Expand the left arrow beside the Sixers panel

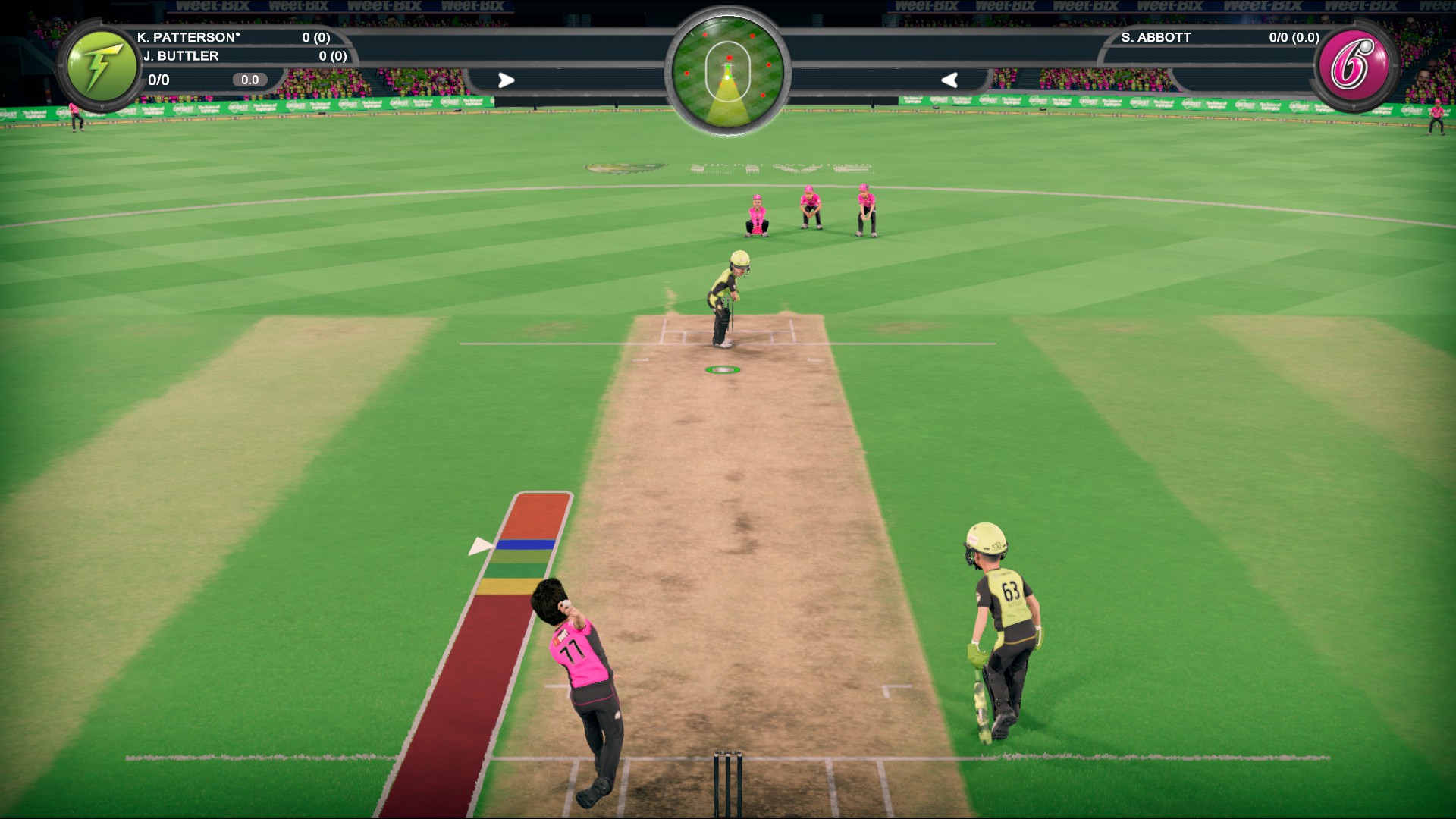(949, 80)
